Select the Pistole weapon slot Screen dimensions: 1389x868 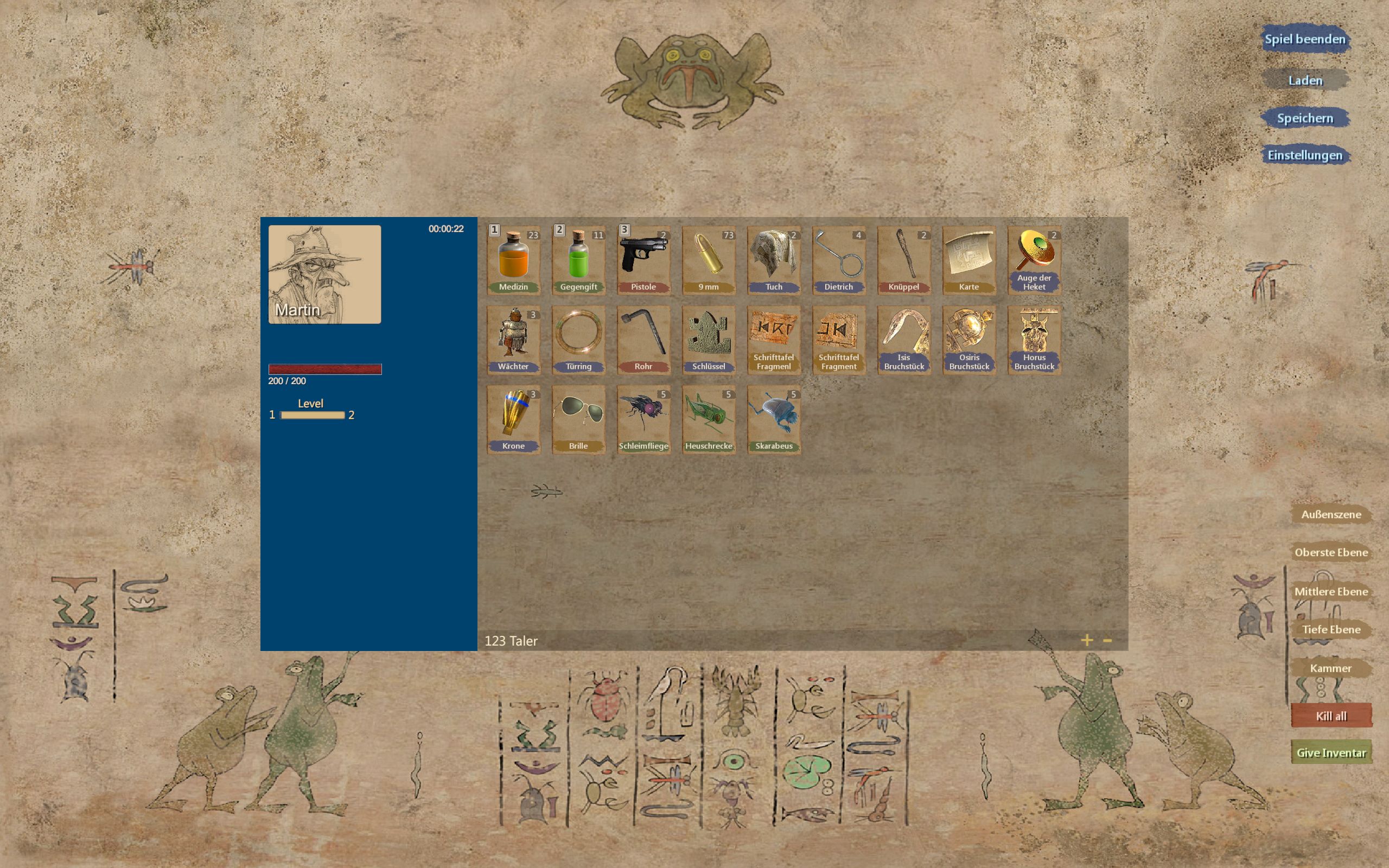[x=643, y=260]
